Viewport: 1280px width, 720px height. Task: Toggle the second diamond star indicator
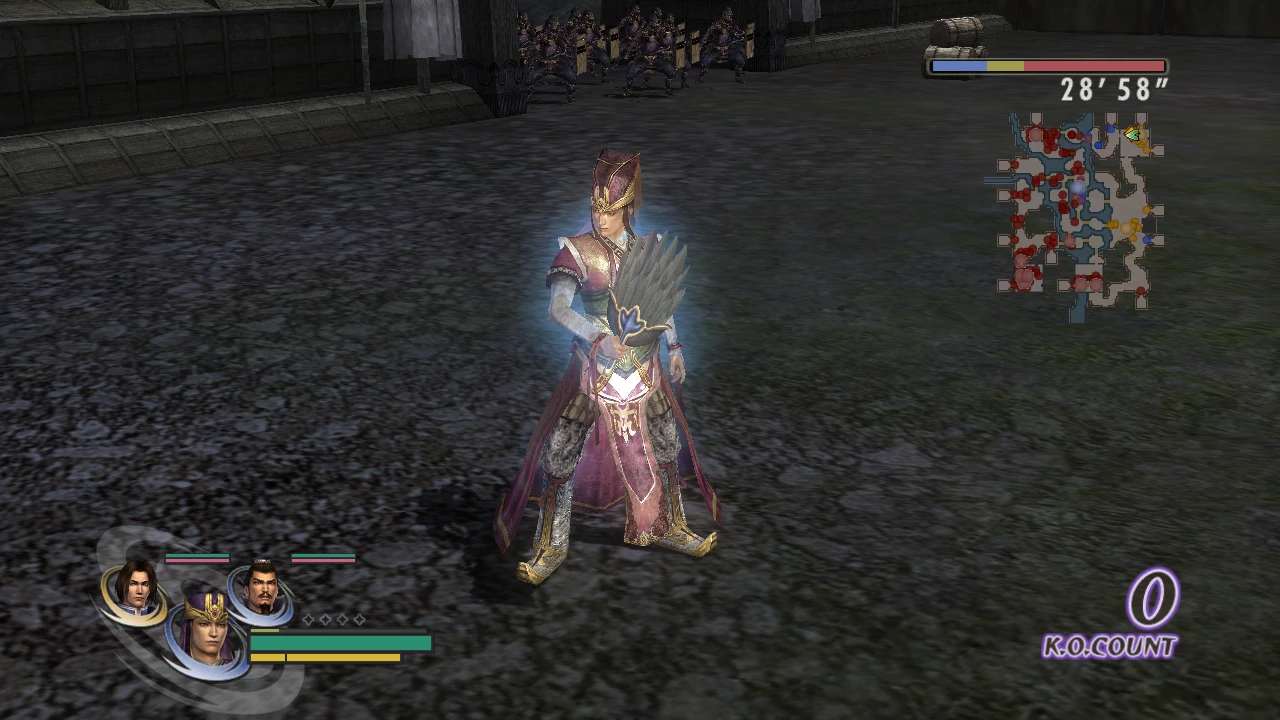(326, 619)
